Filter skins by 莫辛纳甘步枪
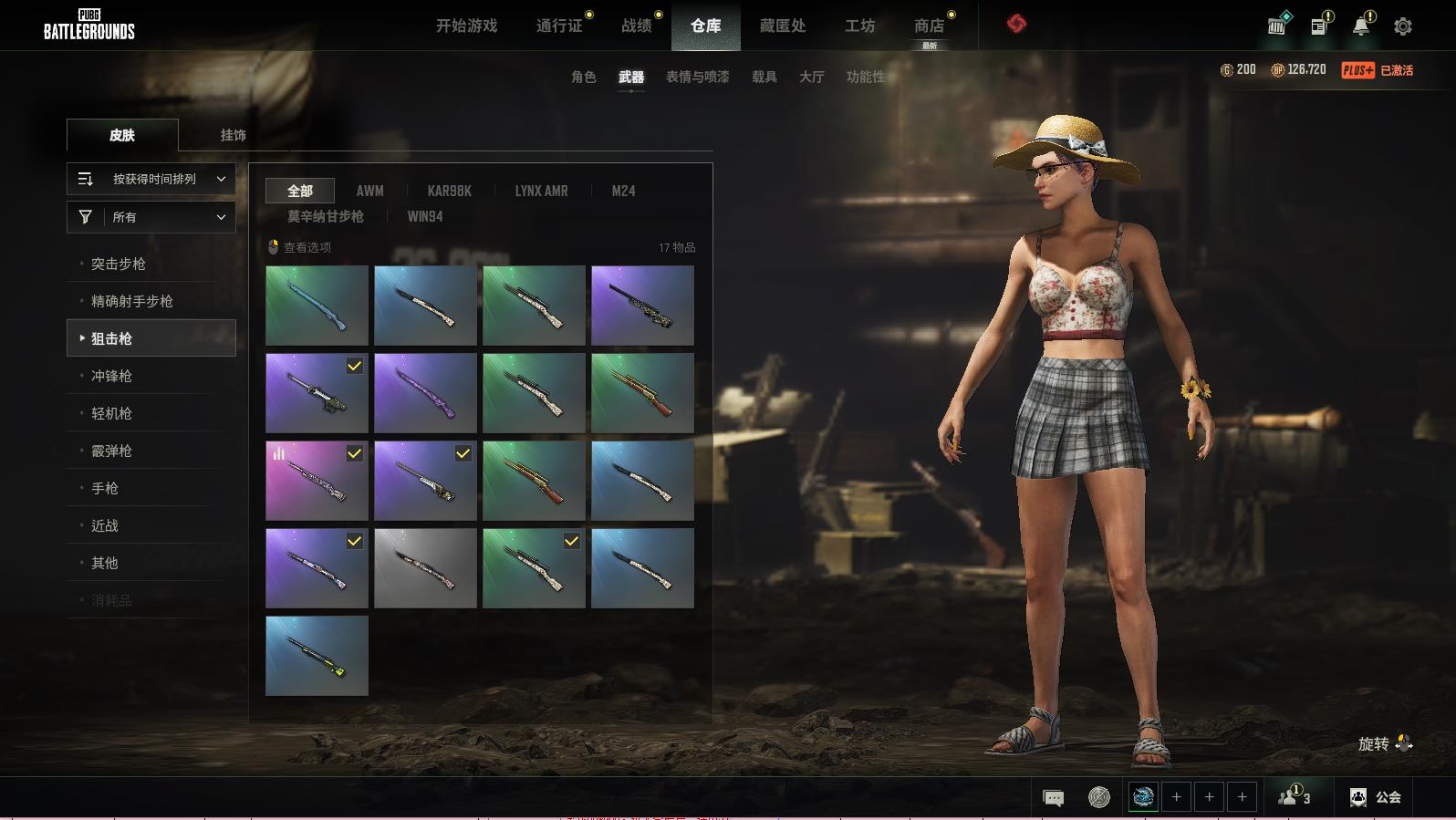The height and width of the screenshot is (820, 1456). click(326, 216)
